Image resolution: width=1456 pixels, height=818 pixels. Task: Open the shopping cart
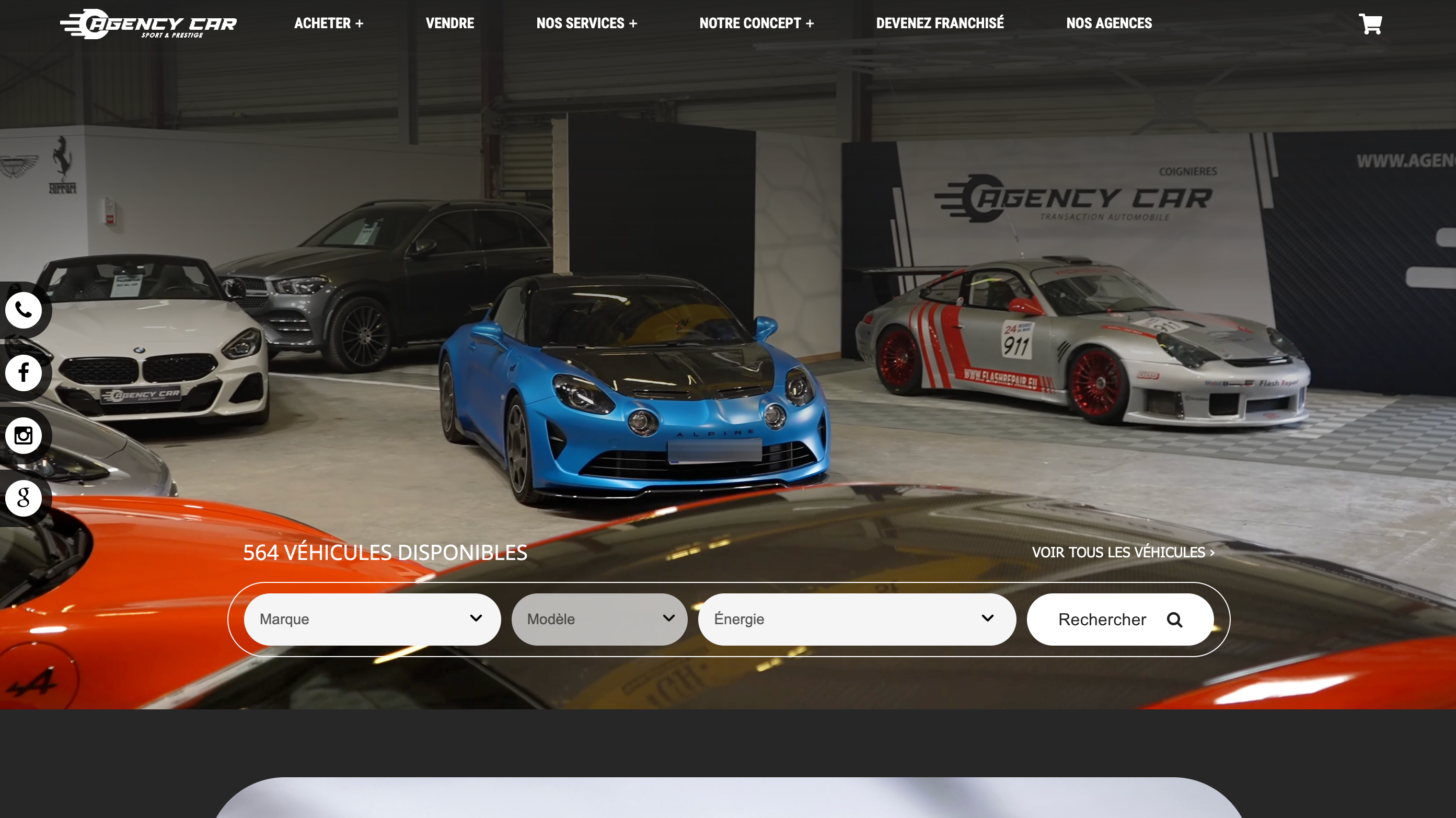point(1370,24)
